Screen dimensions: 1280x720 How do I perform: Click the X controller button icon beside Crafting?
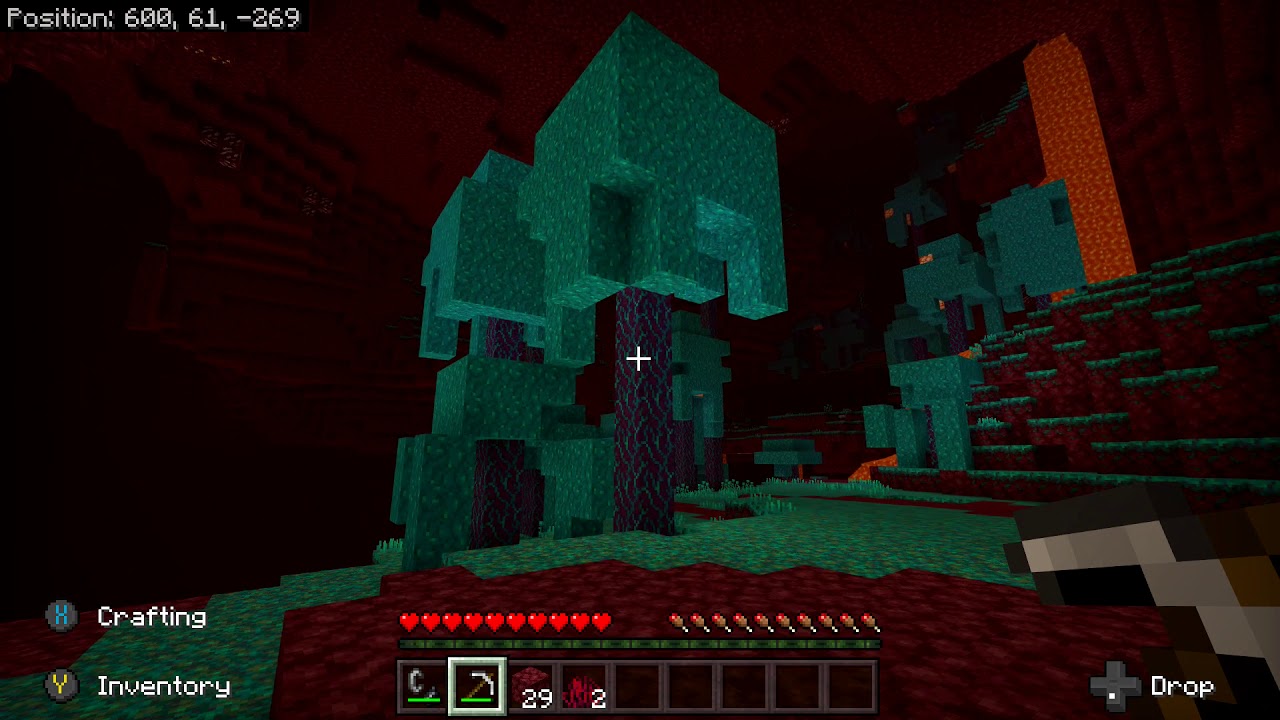(62, 617)
